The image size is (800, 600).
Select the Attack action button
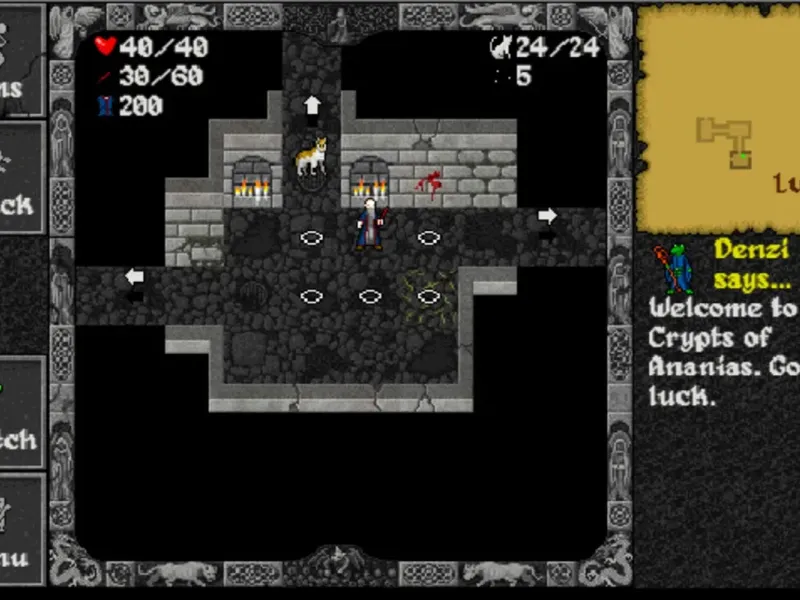[x=22, y=180]
